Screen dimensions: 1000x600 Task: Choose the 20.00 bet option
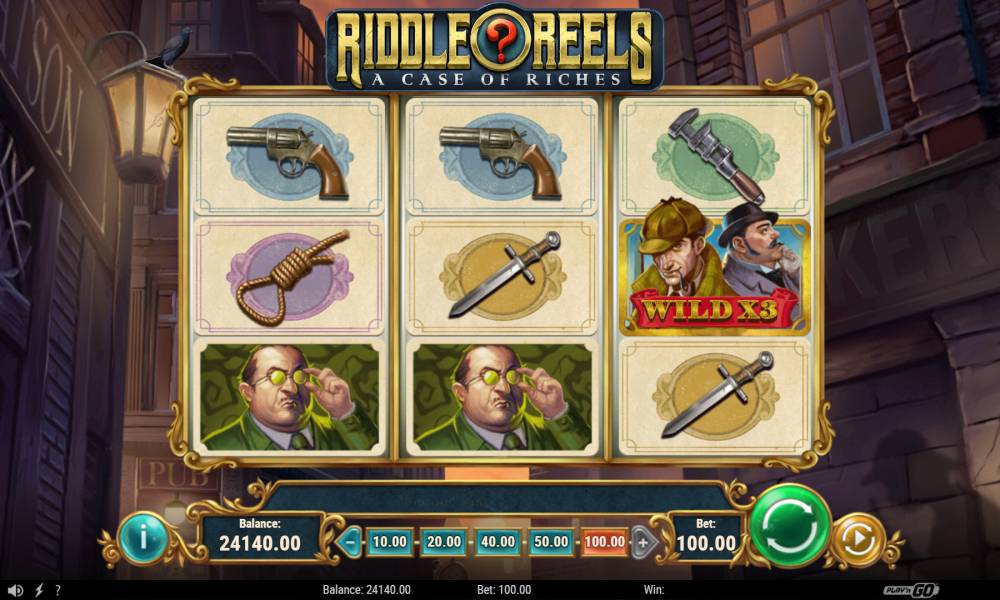tap(443, 542)
